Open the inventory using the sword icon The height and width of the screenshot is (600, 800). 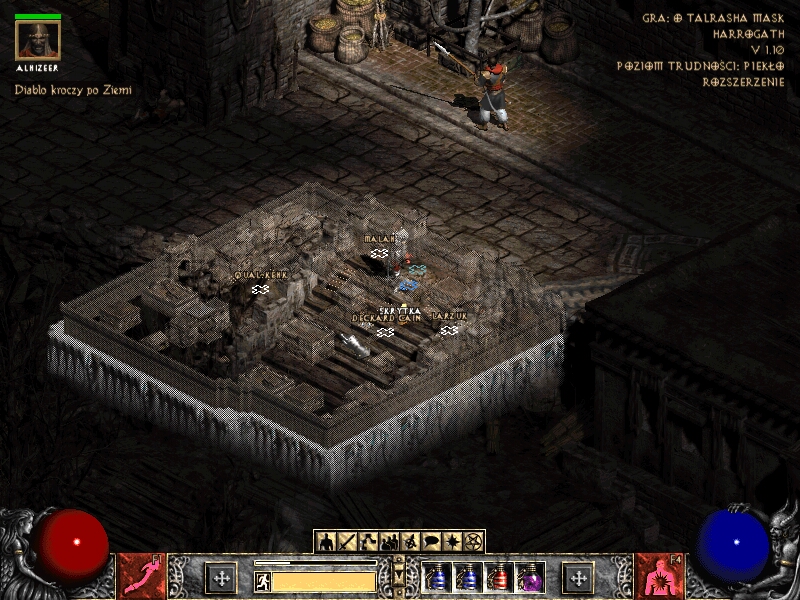pyautogui.click(x=347, y=542)
